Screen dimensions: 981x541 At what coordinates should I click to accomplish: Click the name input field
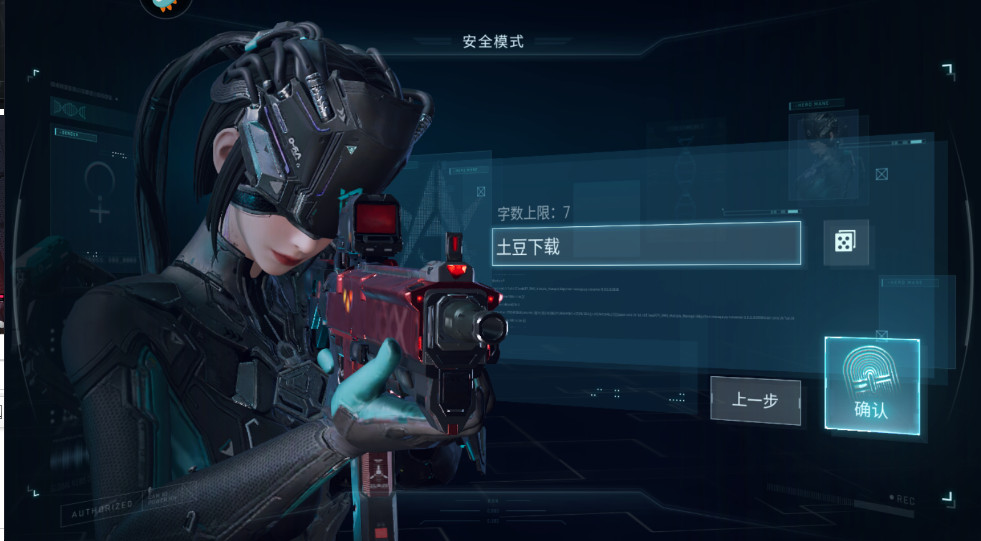(x=646, y=244)
